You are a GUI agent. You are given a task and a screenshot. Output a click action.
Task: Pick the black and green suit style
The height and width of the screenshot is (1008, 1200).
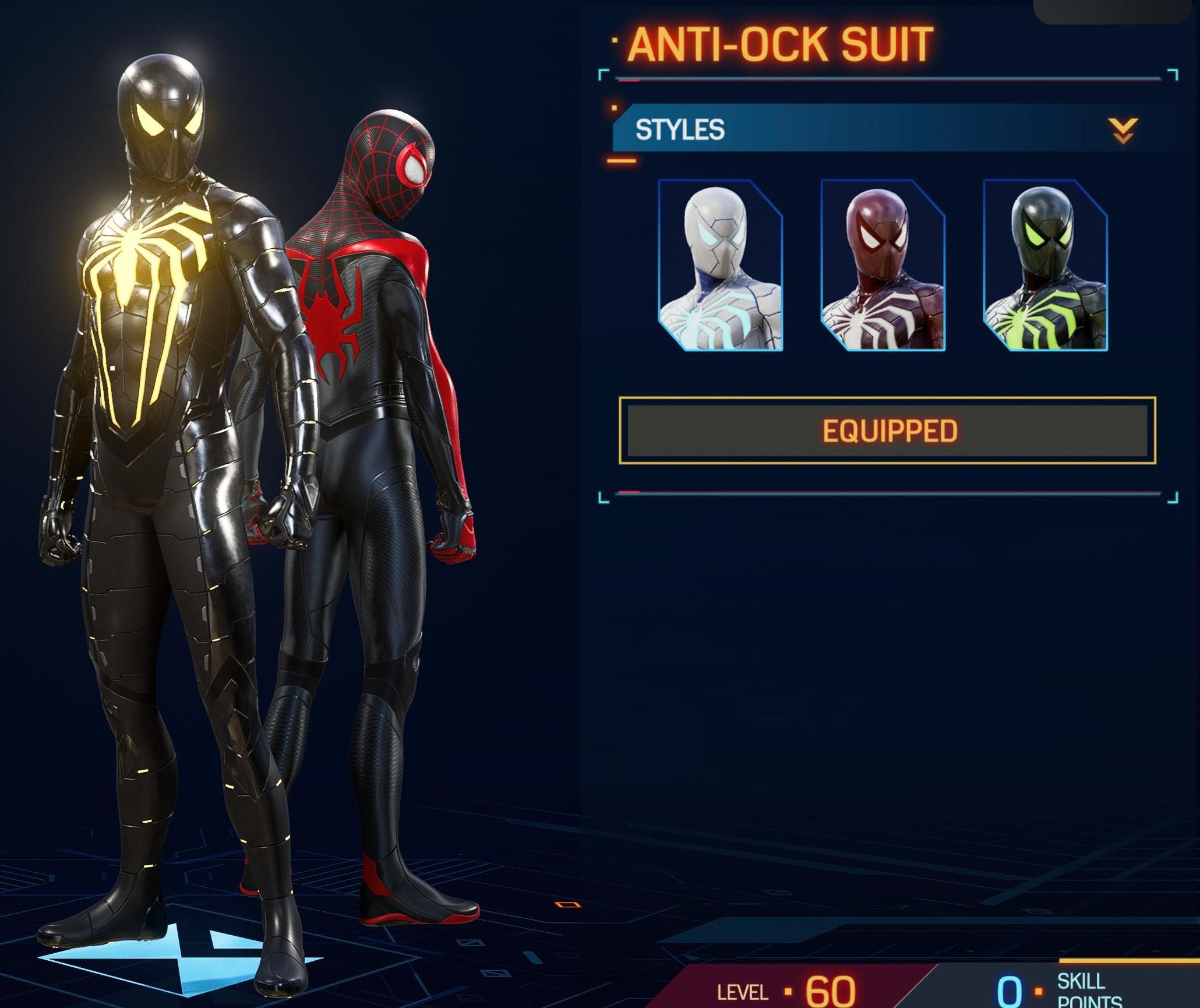point(1045,266)
